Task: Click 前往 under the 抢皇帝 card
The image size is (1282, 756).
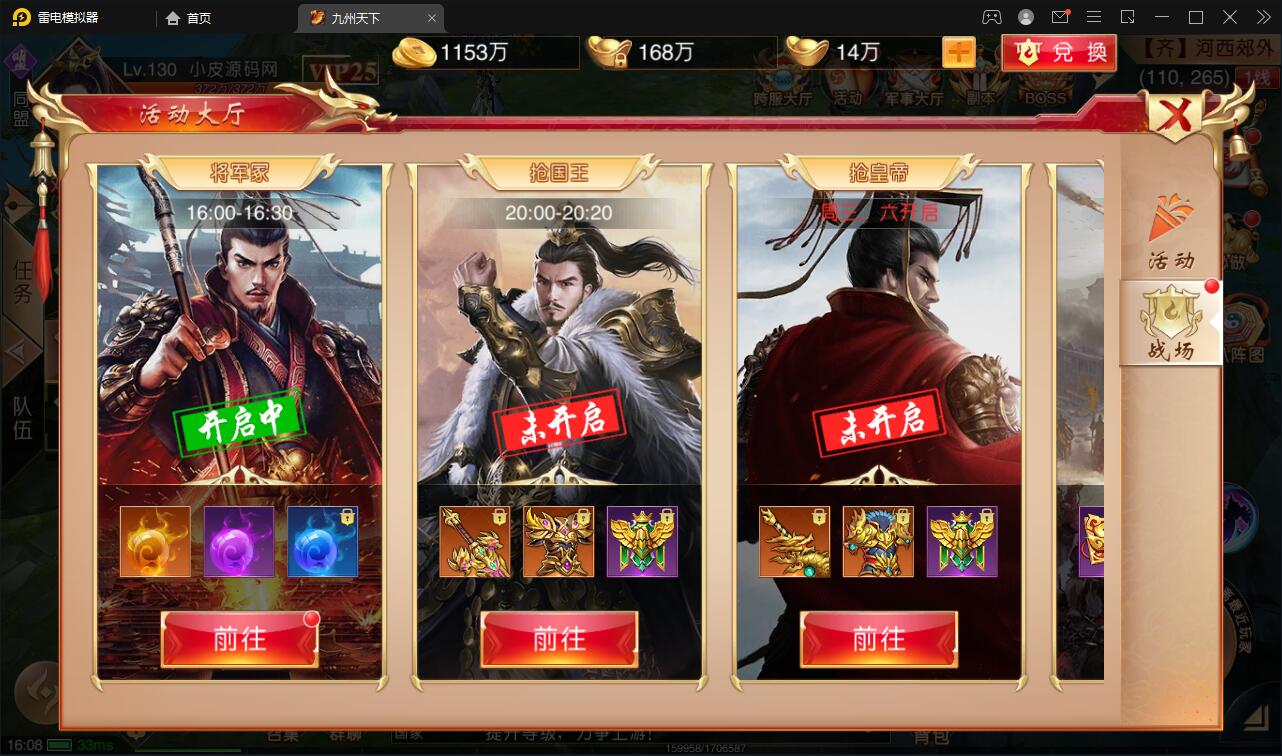Action: point(879,639)
